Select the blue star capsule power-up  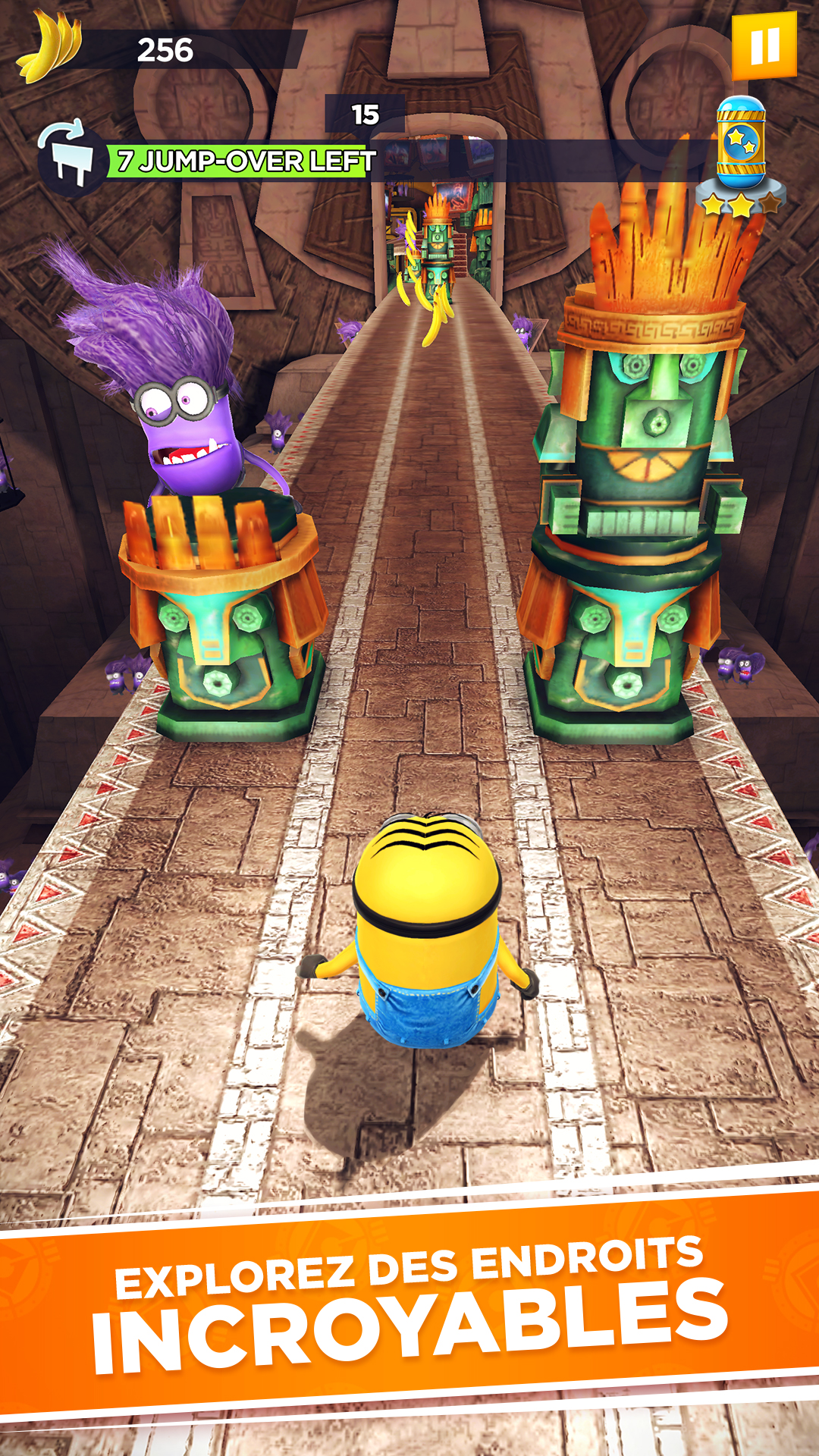[x=741, y=143]
